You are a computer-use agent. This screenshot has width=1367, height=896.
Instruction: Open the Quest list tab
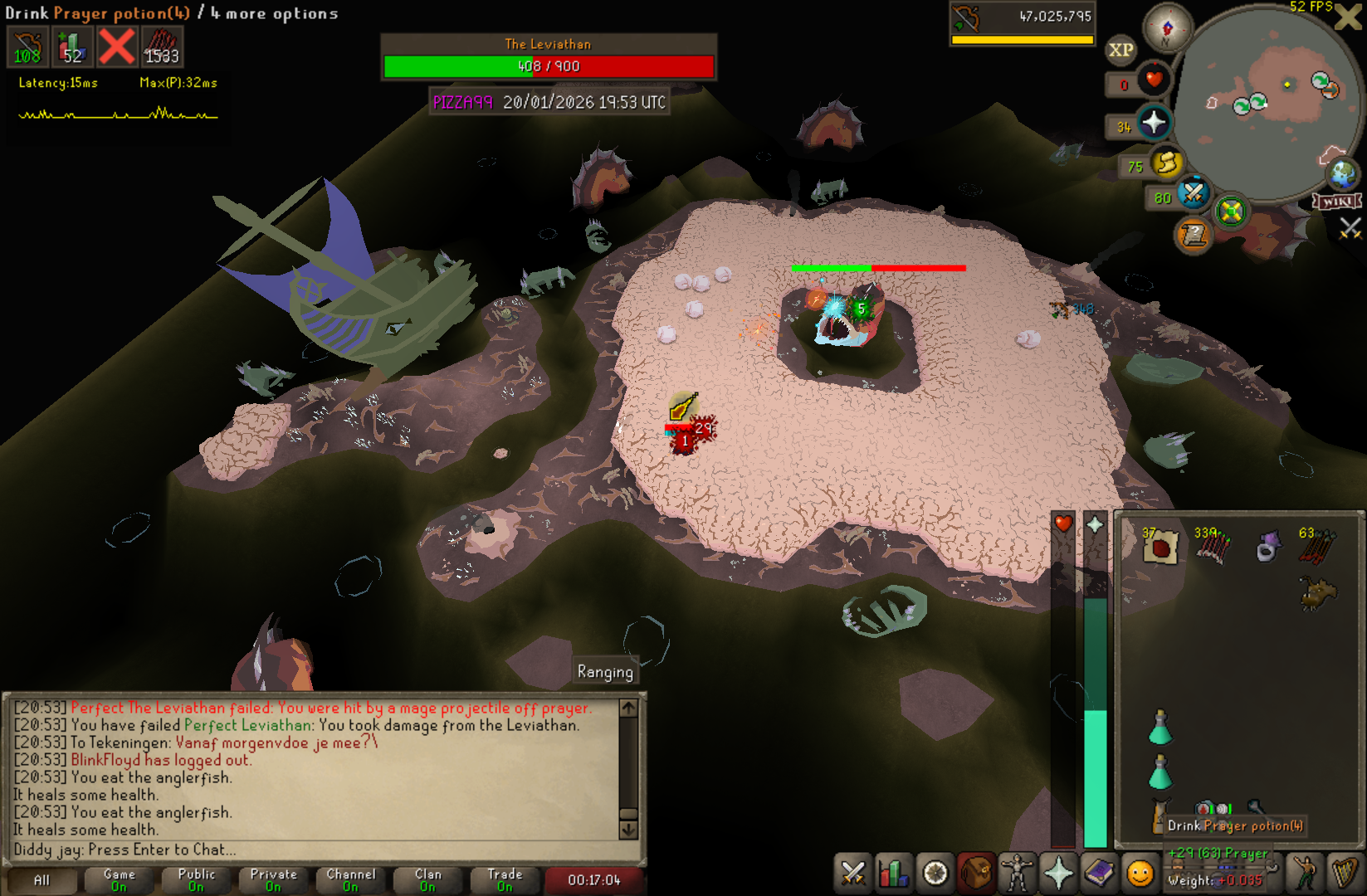point(935,874)
